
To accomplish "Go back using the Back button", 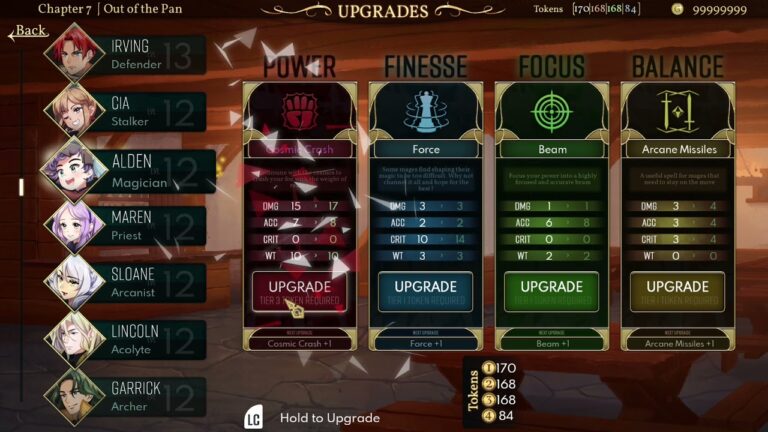I will [x=29, y=30].
